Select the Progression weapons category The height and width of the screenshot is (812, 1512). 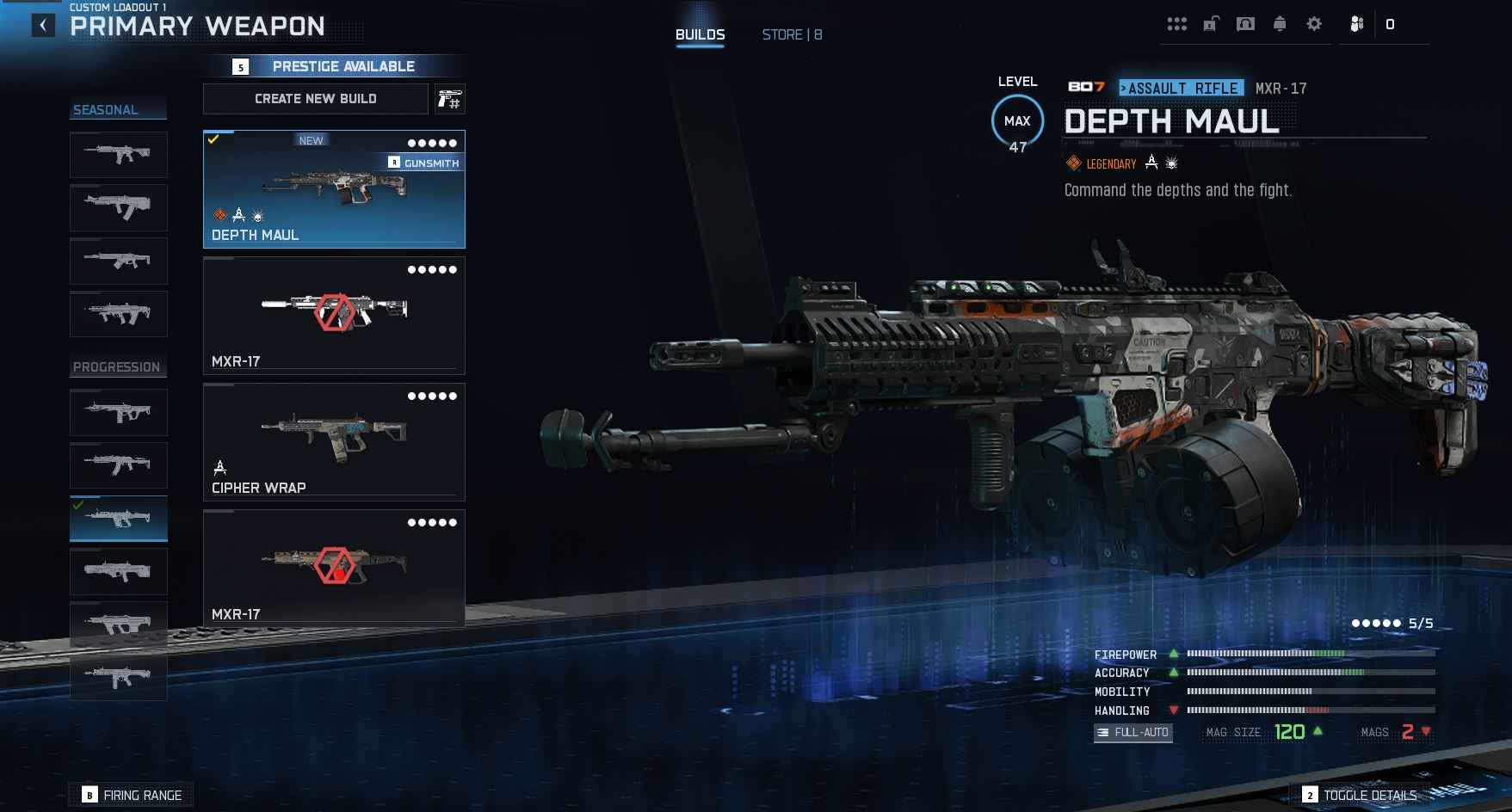[117, 367]
